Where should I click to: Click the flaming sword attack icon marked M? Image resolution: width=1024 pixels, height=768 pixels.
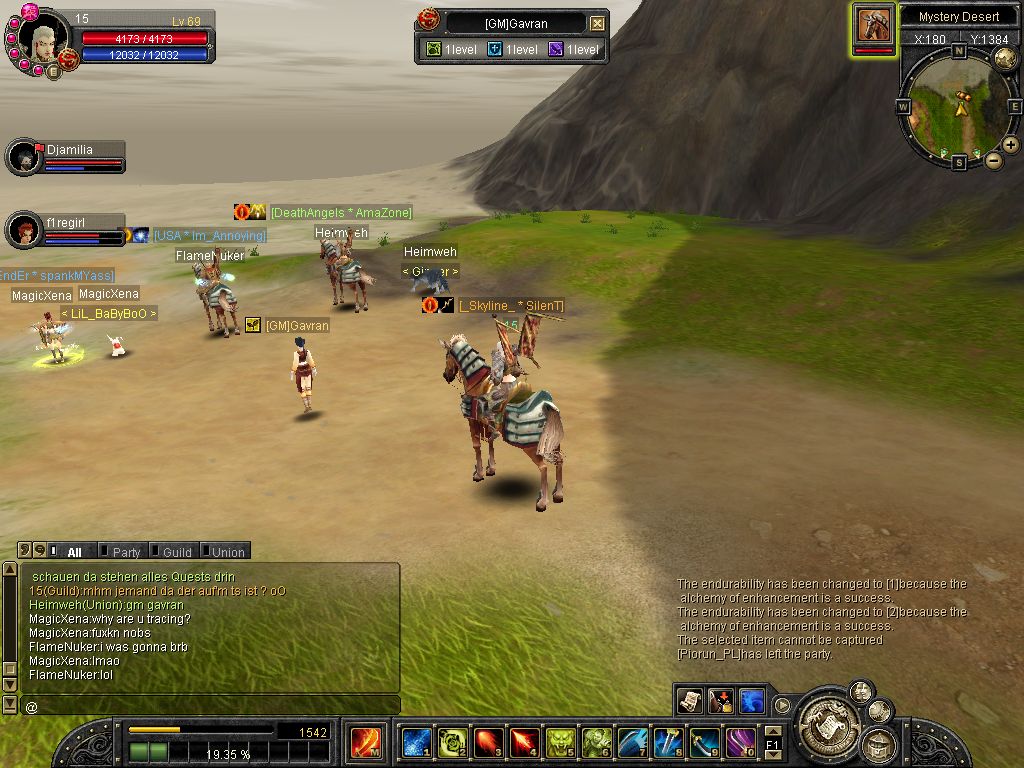(365, 743)
